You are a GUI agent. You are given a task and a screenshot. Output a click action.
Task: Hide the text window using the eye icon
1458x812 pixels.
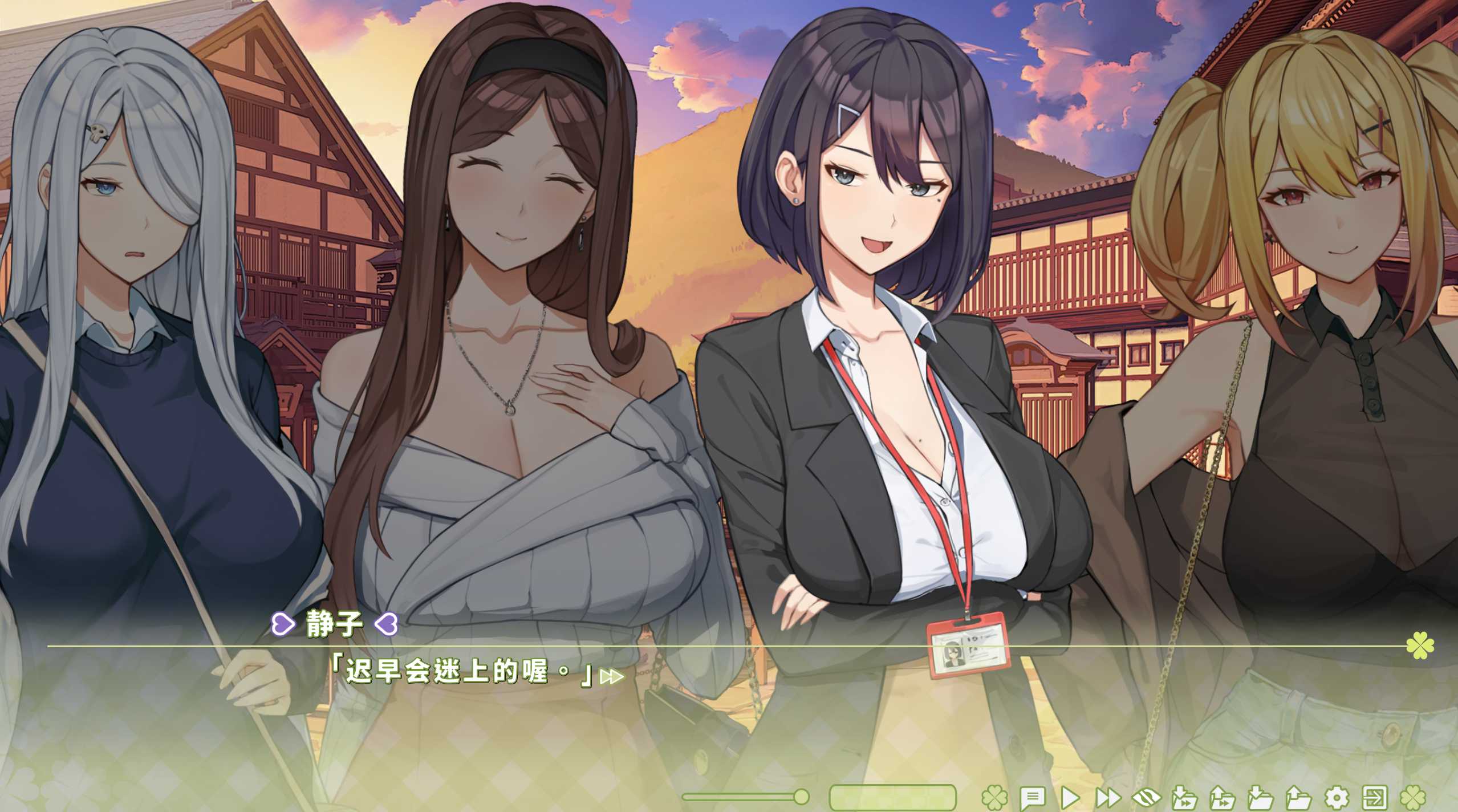click(1146, 797)
